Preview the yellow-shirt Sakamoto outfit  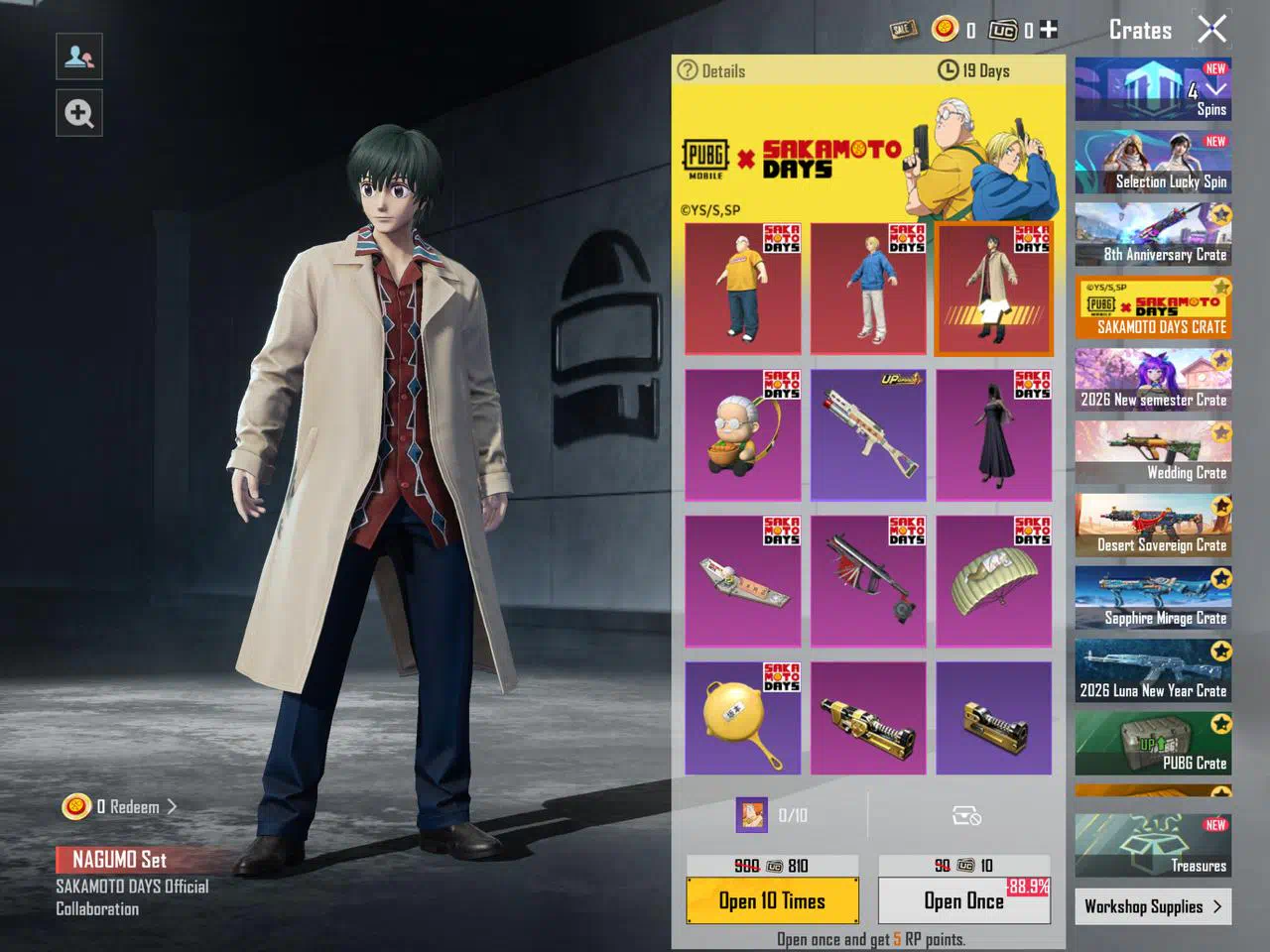(x=742, y=289)
